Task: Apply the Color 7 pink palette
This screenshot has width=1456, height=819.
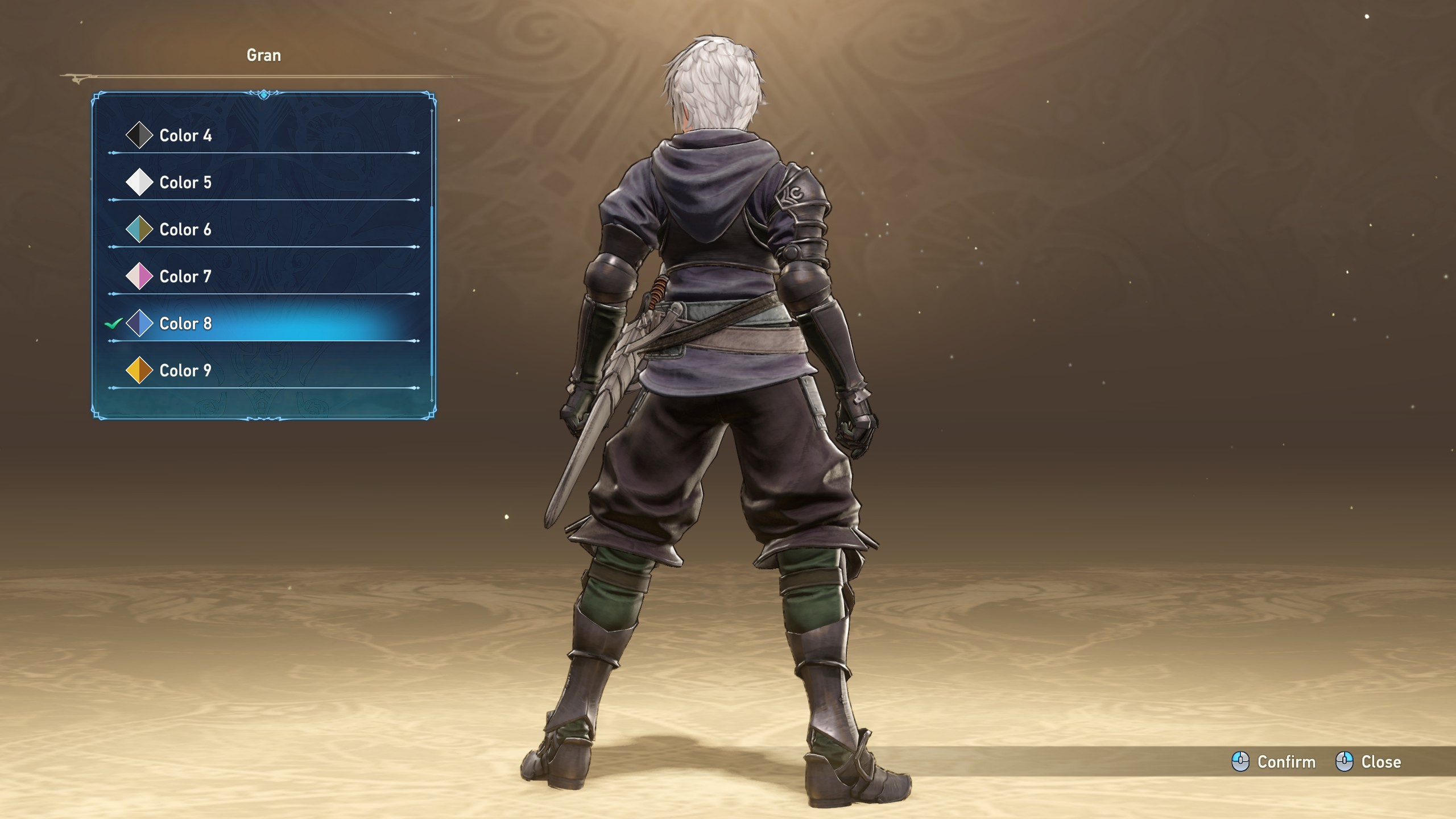Action: coord(185,277)
